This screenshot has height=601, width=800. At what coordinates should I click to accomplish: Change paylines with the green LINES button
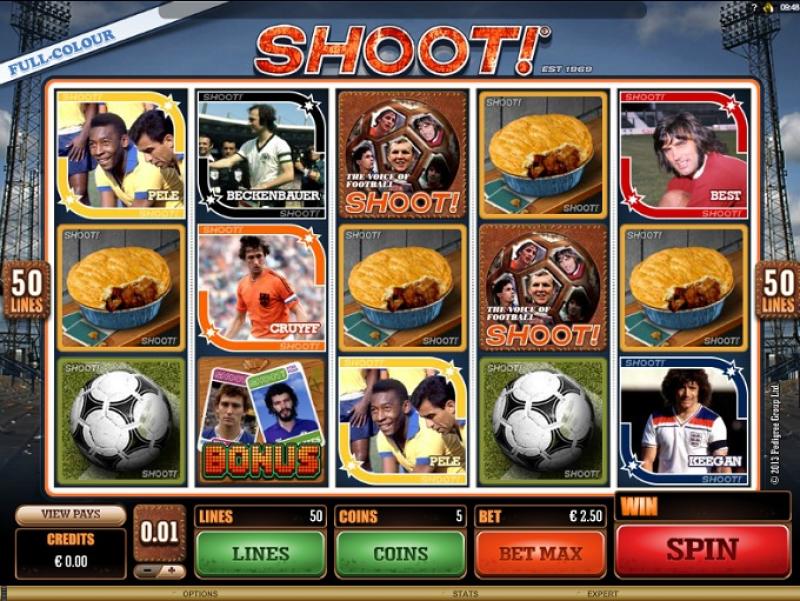260,553
